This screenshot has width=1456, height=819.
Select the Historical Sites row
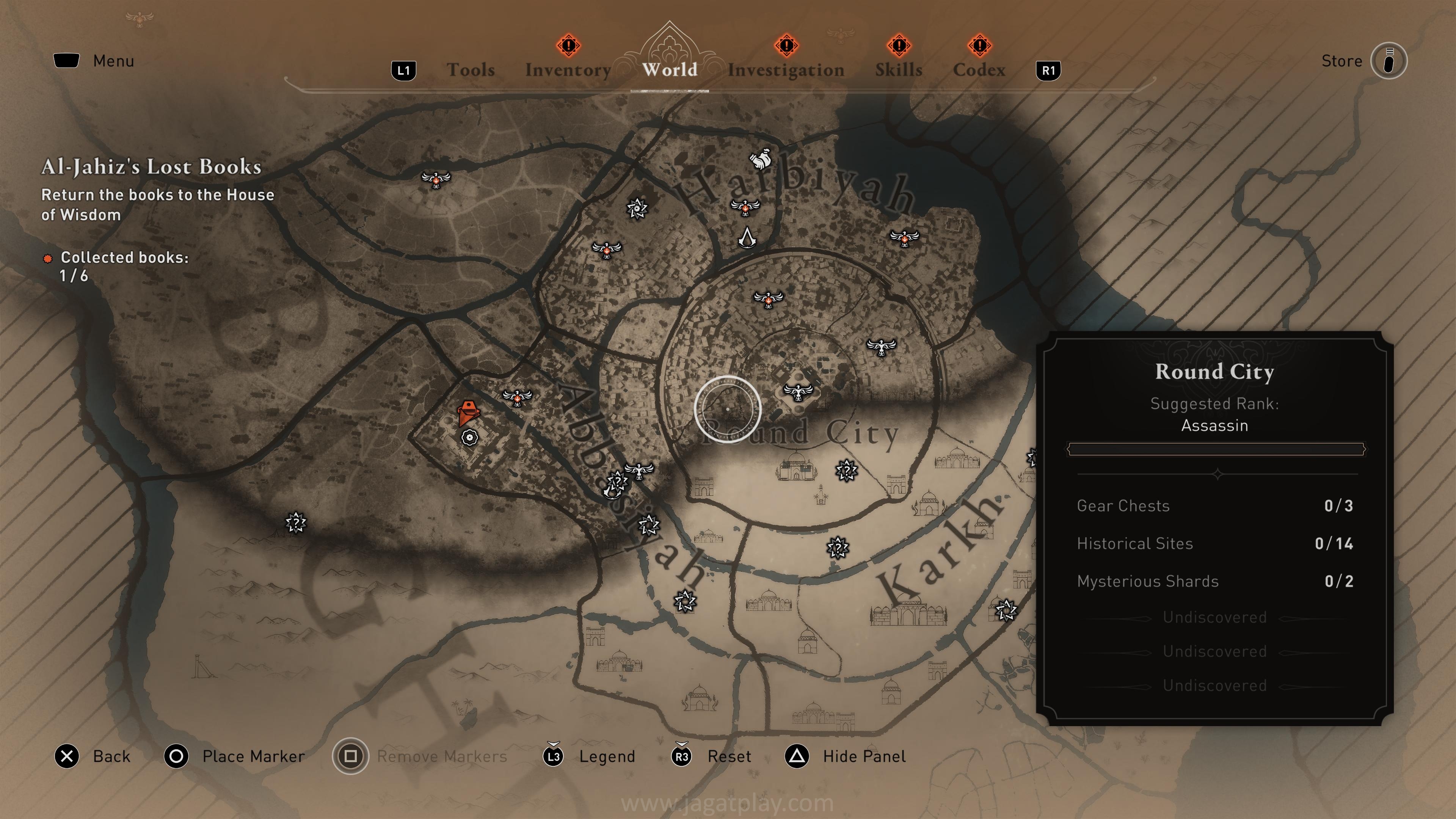(x=1214, y=544)
